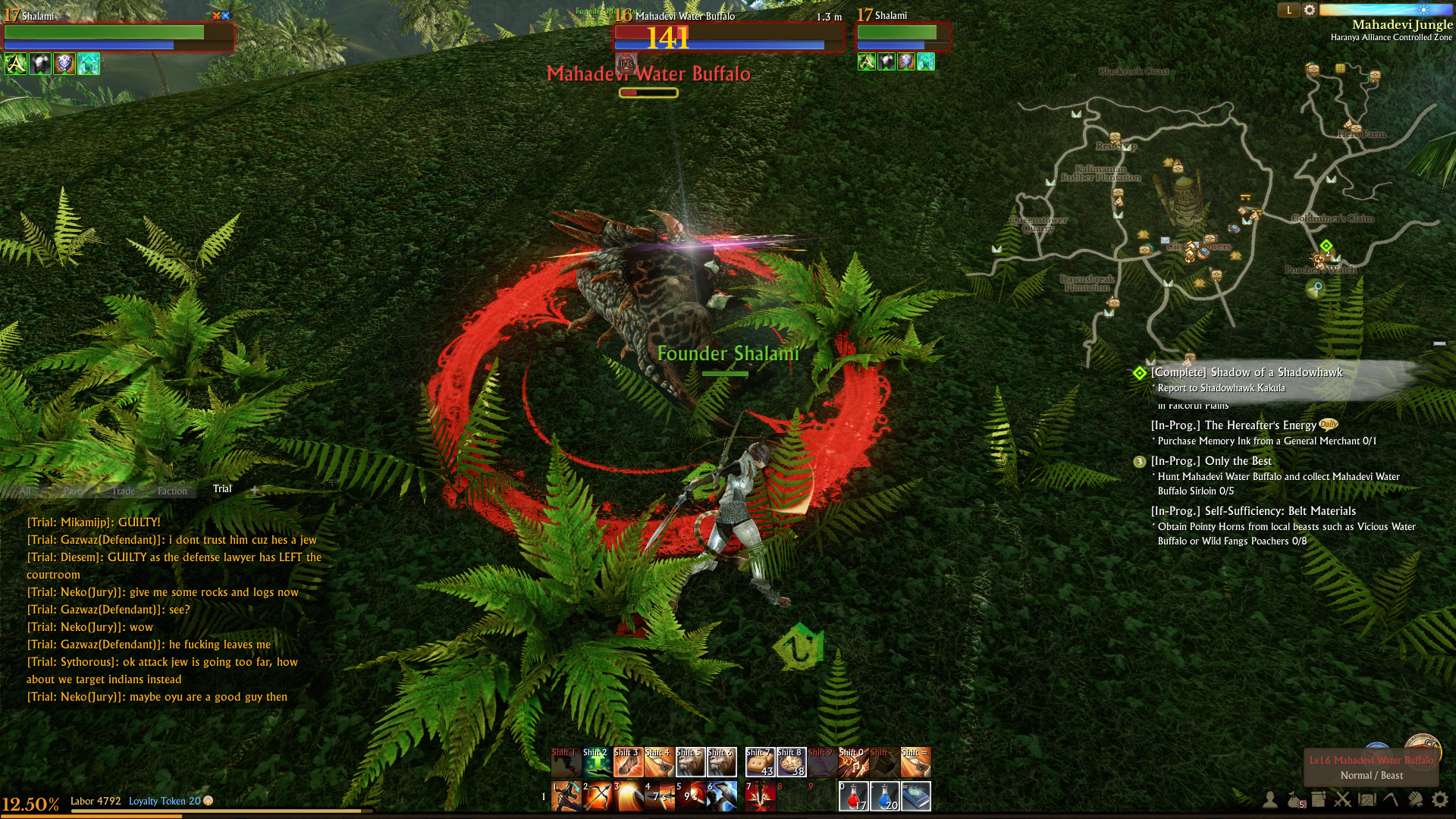Screen dimensions: 1456x819
Task: Use the blue mana potion slot
Action: (x=884, y=796)
